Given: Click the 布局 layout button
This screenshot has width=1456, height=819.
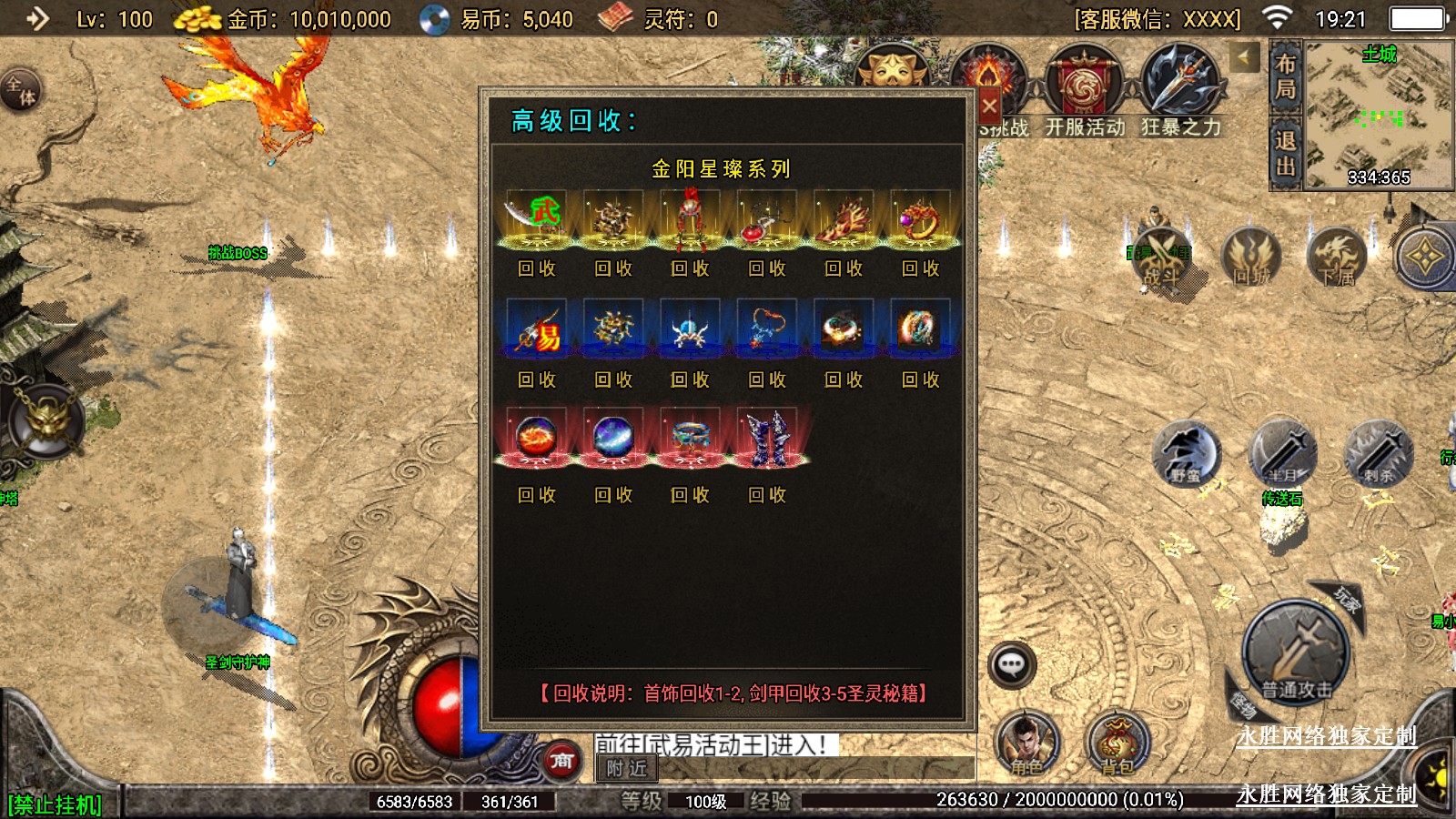Looking at the screenshot, I should click(1285, 77).
